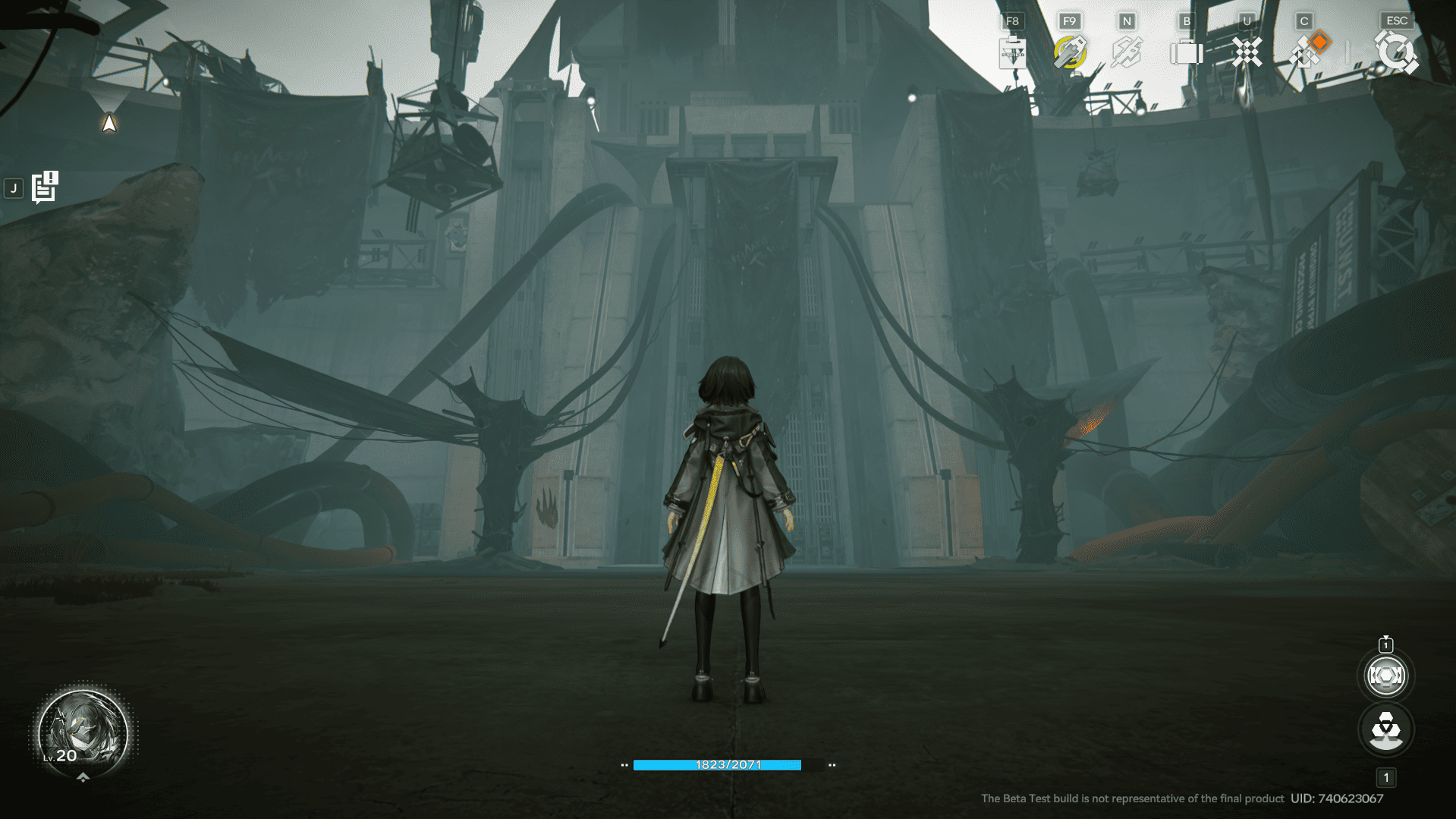Screen dimensions: 1456x819
Task: Open the lightning bolt blueprint icon
Action: pyautogui.click(x=1127, y=52)
